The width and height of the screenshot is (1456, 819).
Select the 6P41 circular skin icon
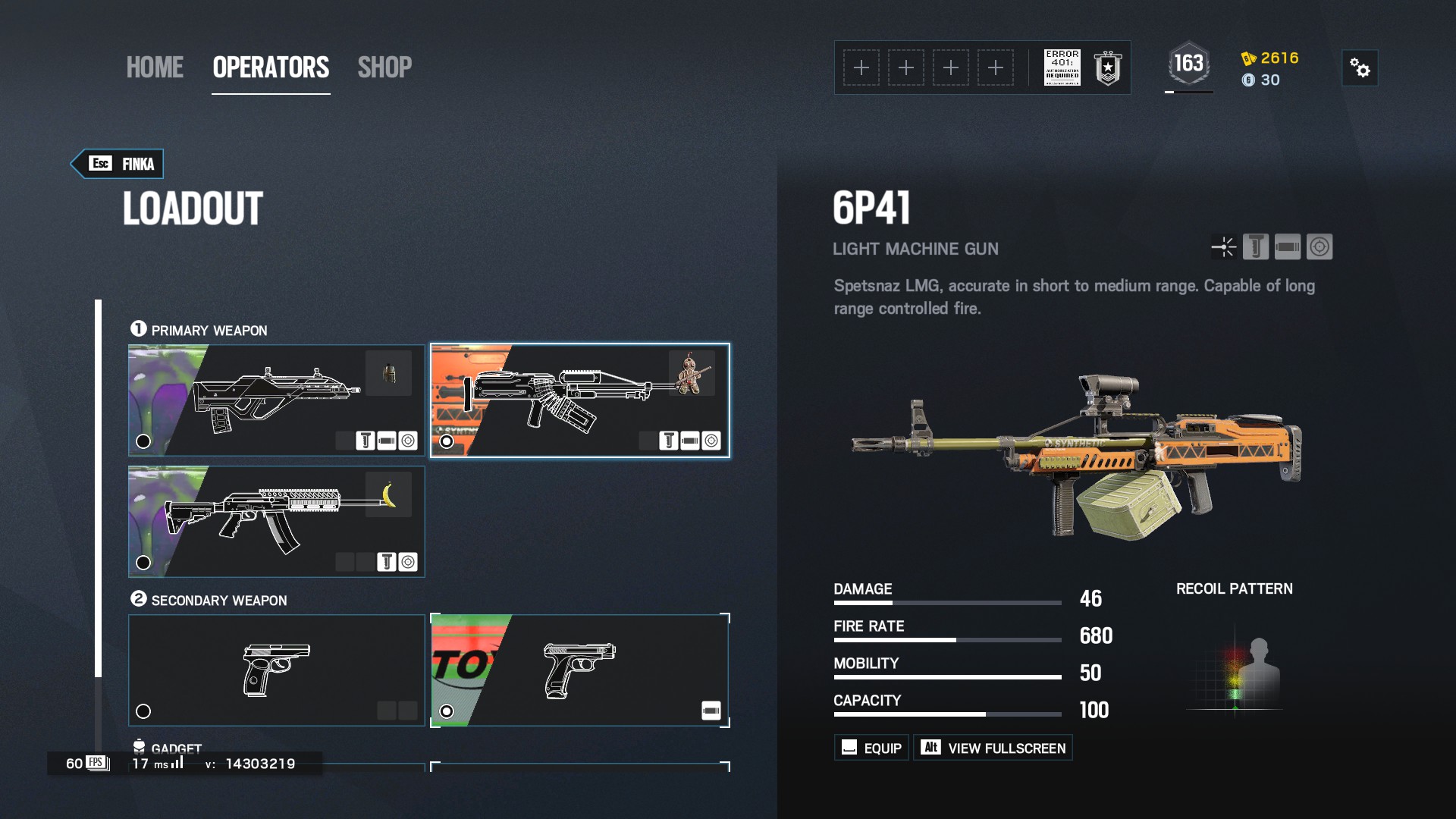(x=1319, y=247)
